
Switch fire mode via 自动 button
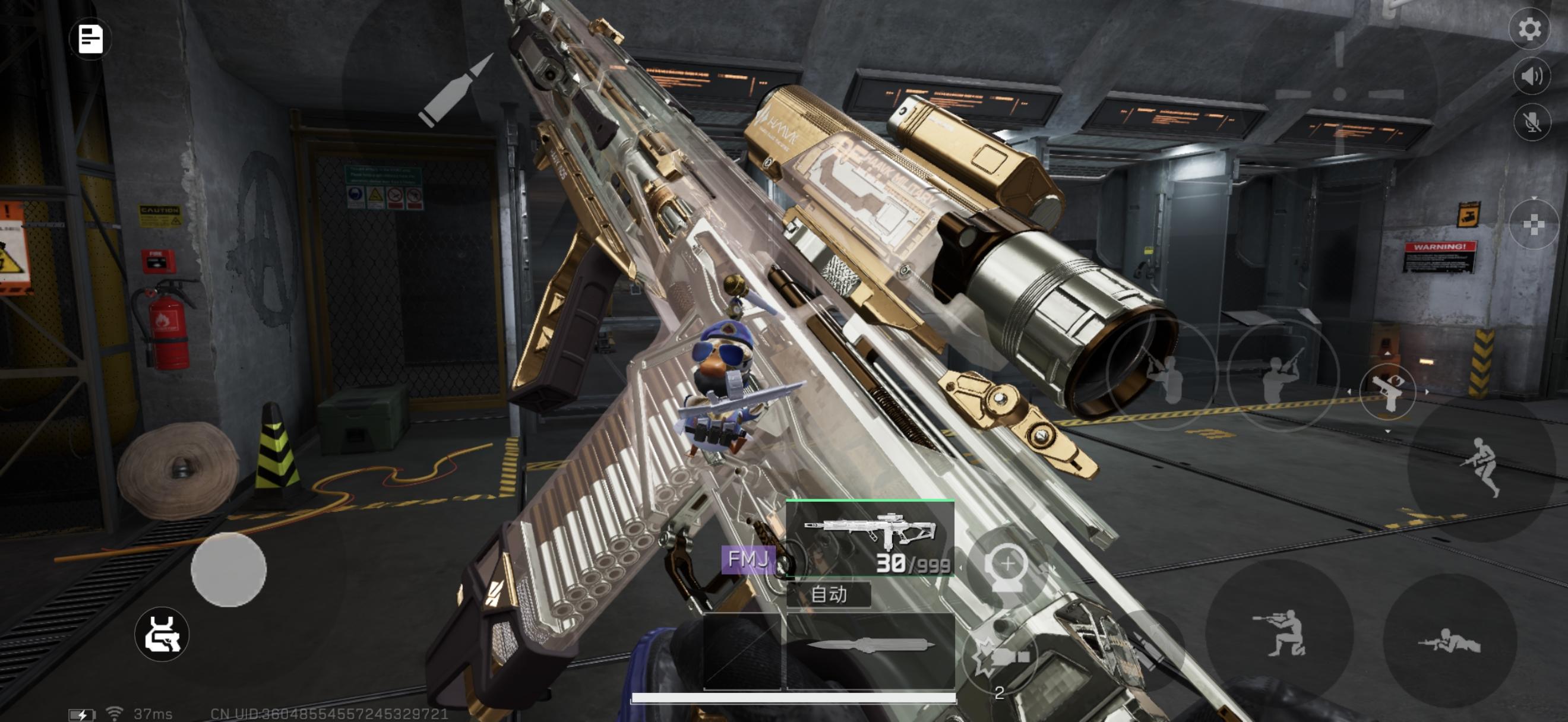click(829, 594)
